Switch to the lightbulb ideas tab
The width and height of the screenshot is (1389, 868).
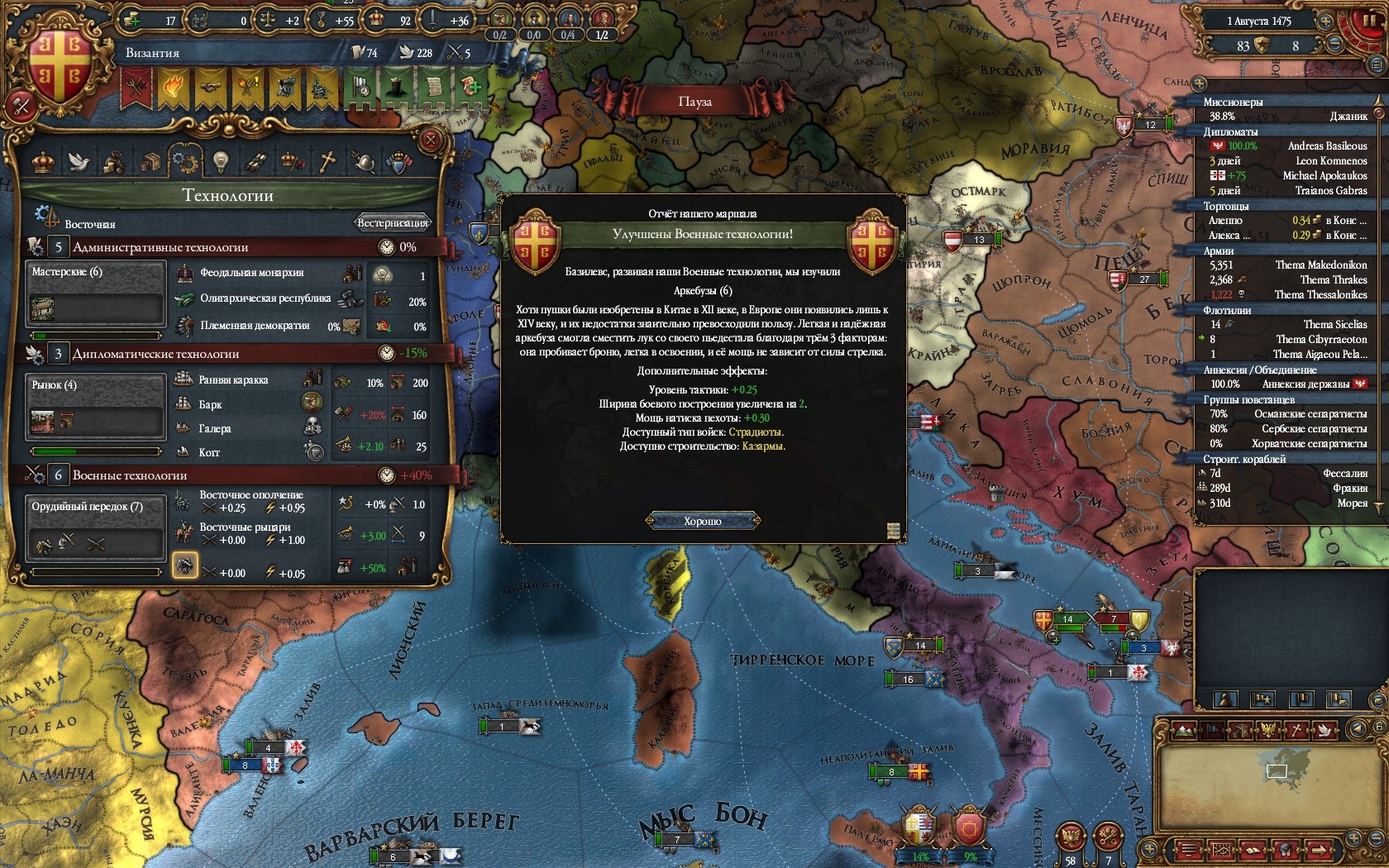[x=220, y=161]
